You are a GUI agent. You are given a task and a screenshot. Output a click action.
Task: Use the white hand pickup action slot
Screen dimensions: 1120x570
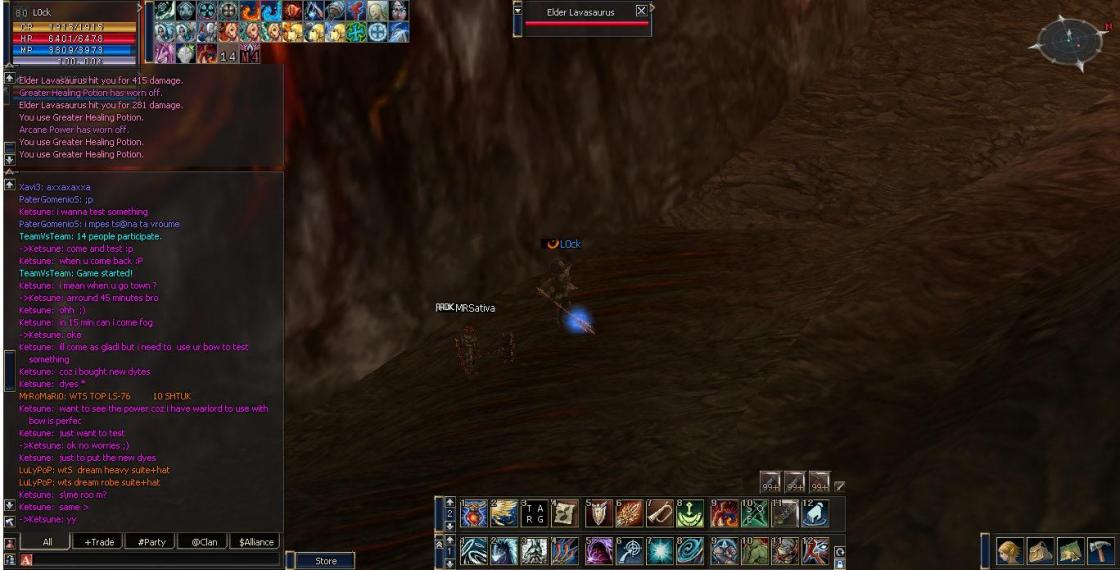coord(815,514)
